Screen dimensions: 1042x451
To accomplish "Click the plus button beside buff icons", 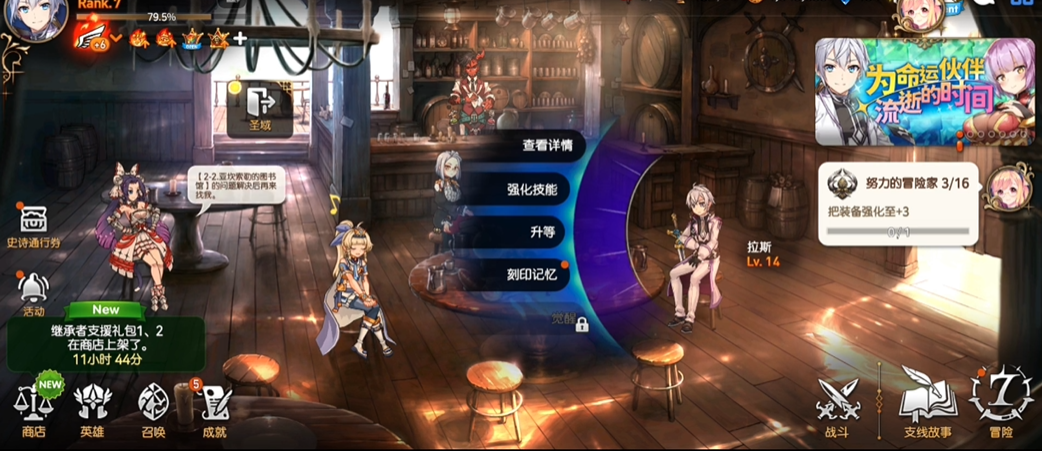I will (x=240, y=39).
